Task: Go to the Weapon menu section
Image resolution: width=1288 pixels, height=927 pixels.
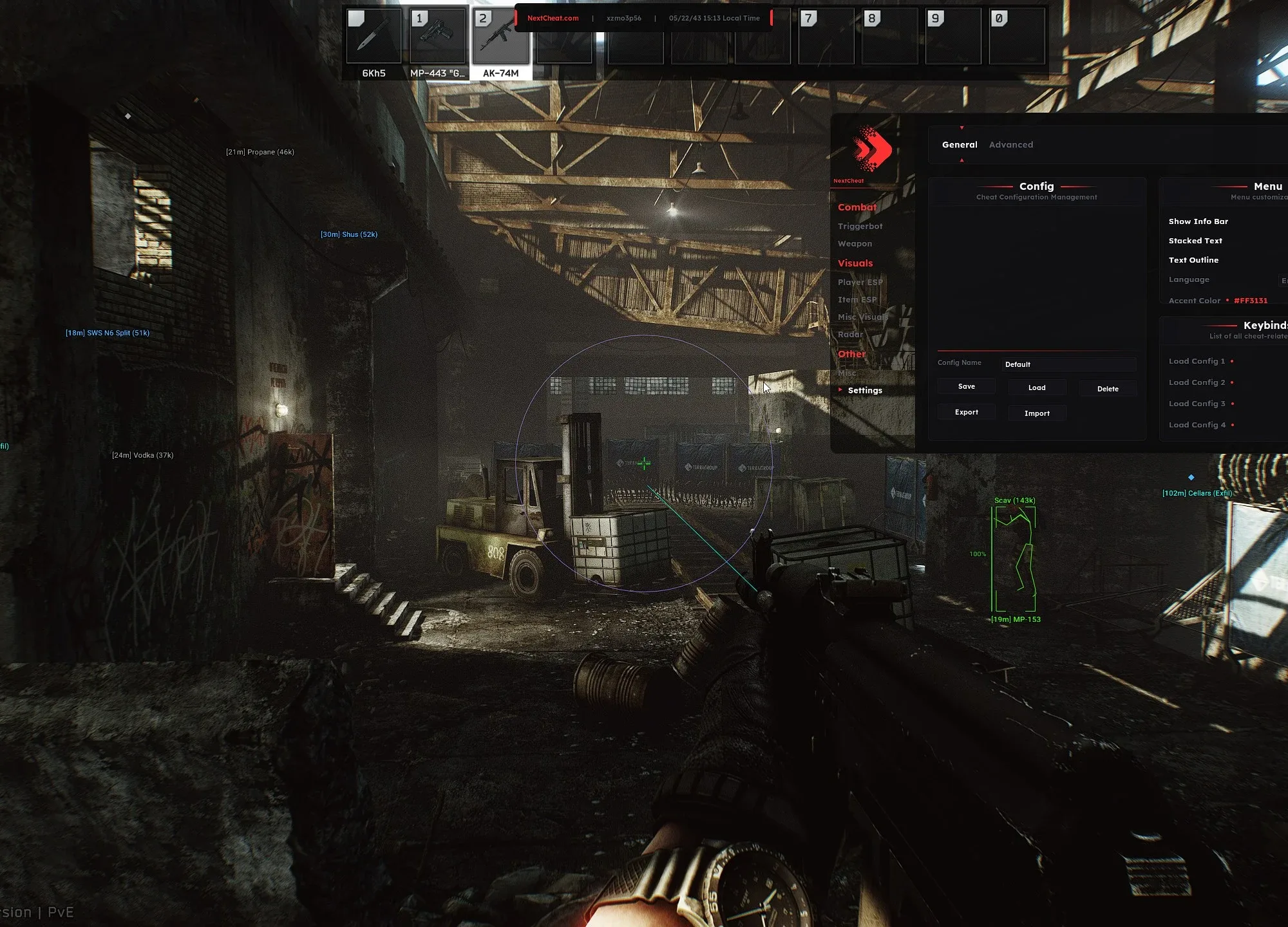Action: pyautogui.click(x=855, y=244)
